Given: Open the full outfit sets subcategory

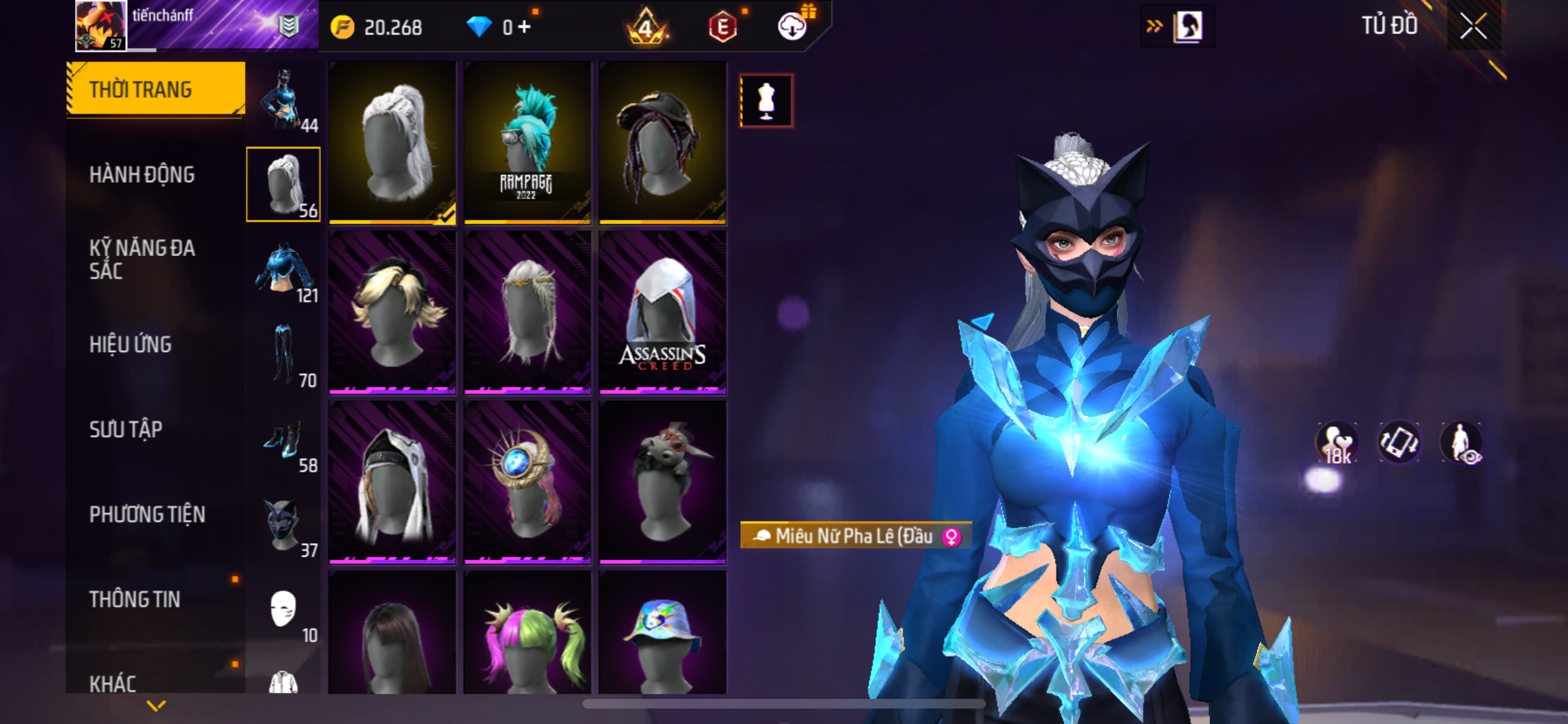Looking at the screenshot, I should click(x=284, y=100).
